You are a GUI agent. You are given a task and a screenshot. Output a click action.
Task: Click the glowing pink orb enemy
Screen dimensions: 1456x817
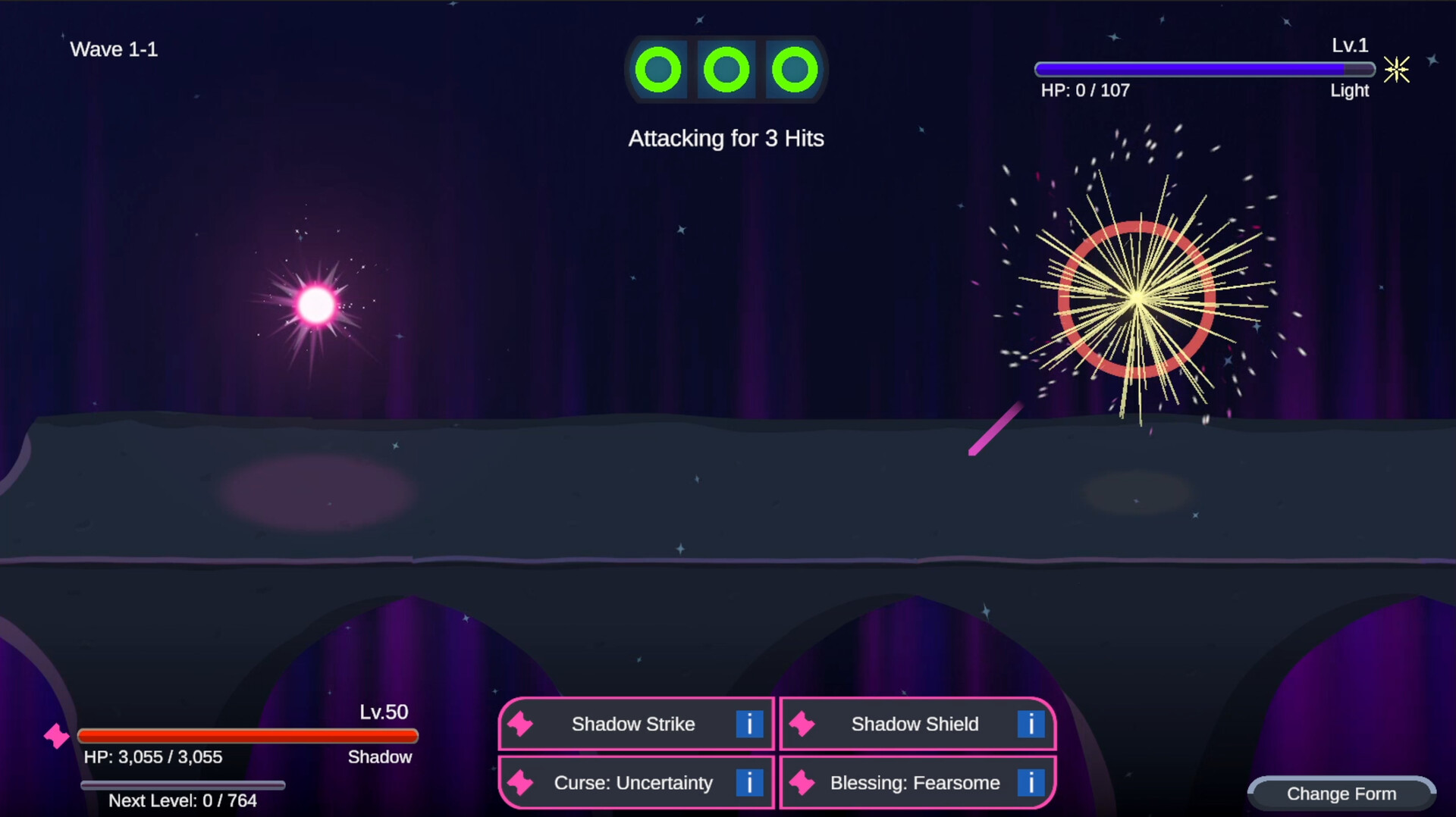(x=316, y=305)
